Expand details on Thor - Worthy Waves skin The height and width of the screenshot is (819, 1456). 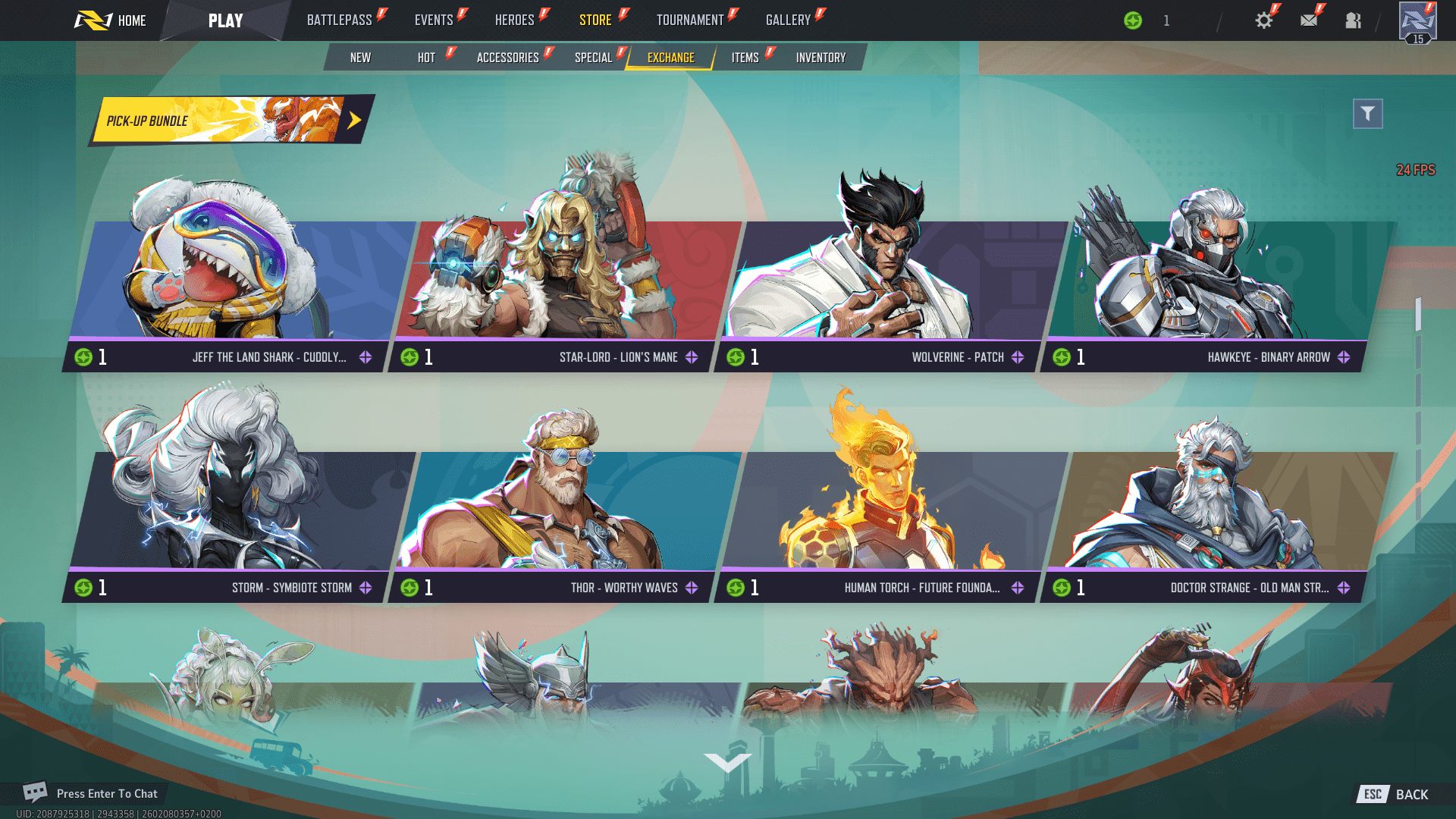[x=691, y=586]
